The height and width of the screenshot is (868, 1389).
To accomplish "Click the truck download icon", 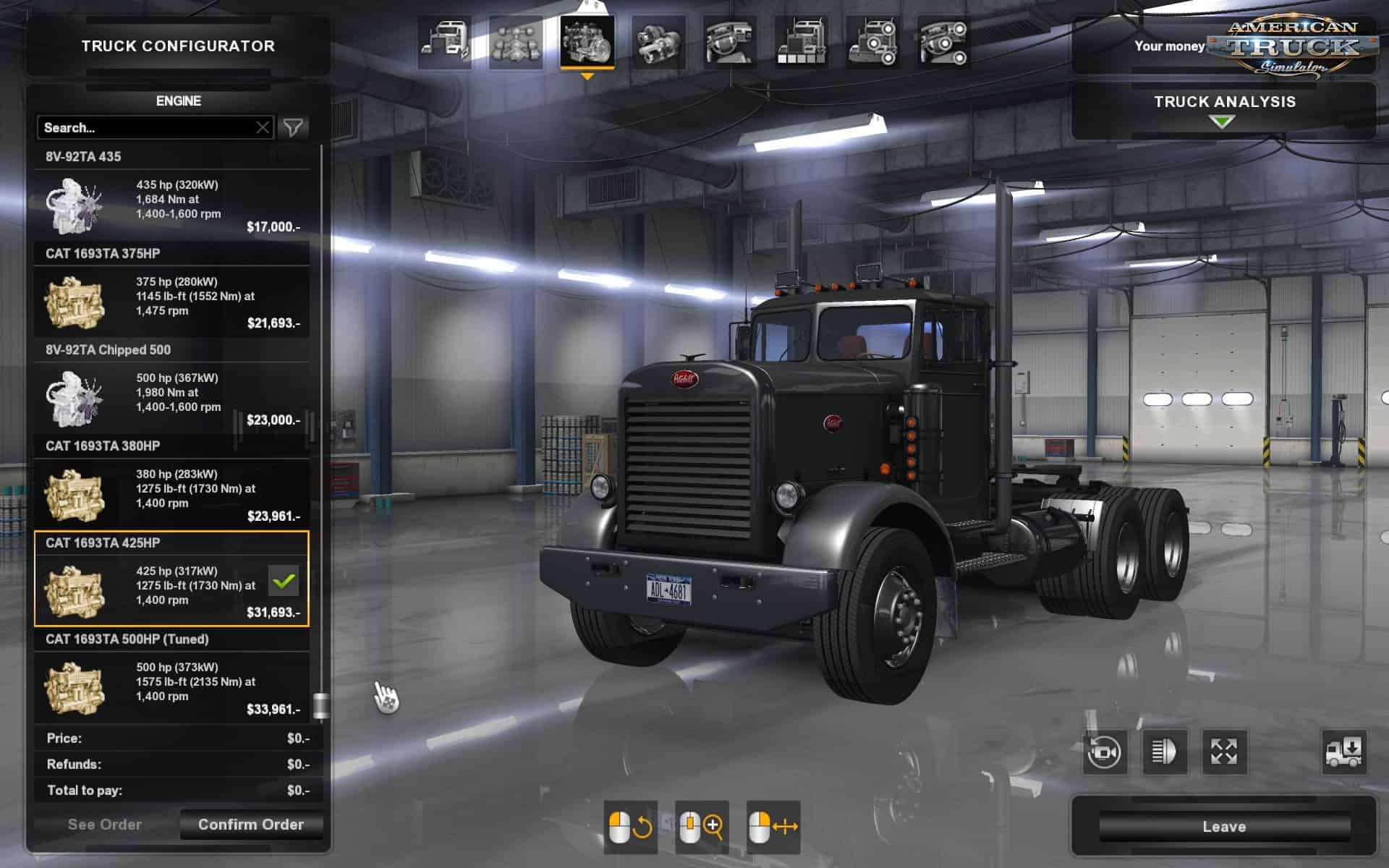I will (1343, 752).
